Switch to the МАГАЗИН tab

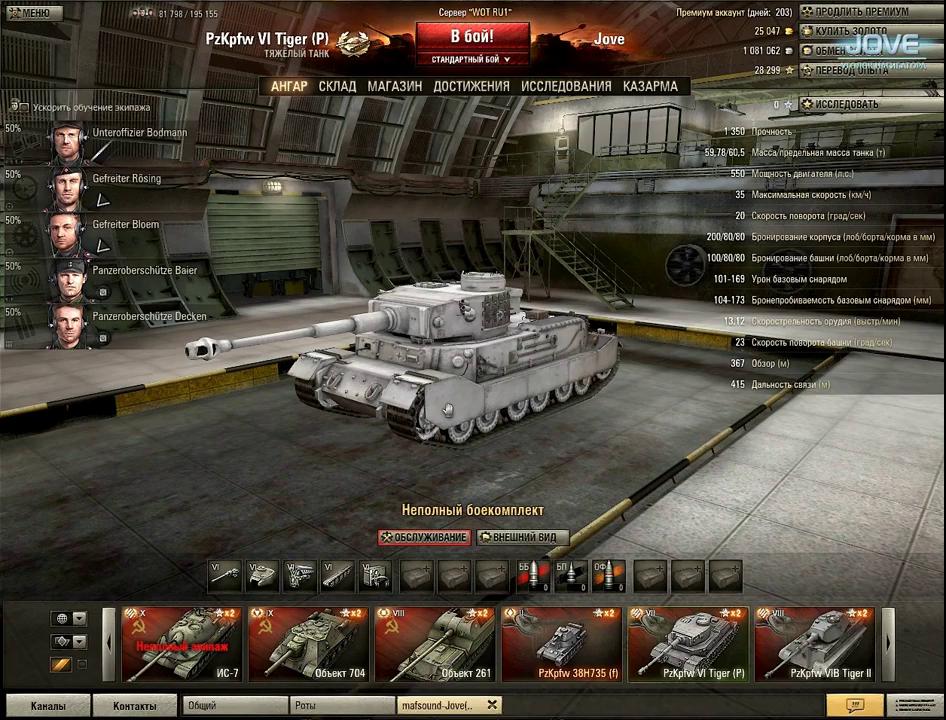[394, 86]
